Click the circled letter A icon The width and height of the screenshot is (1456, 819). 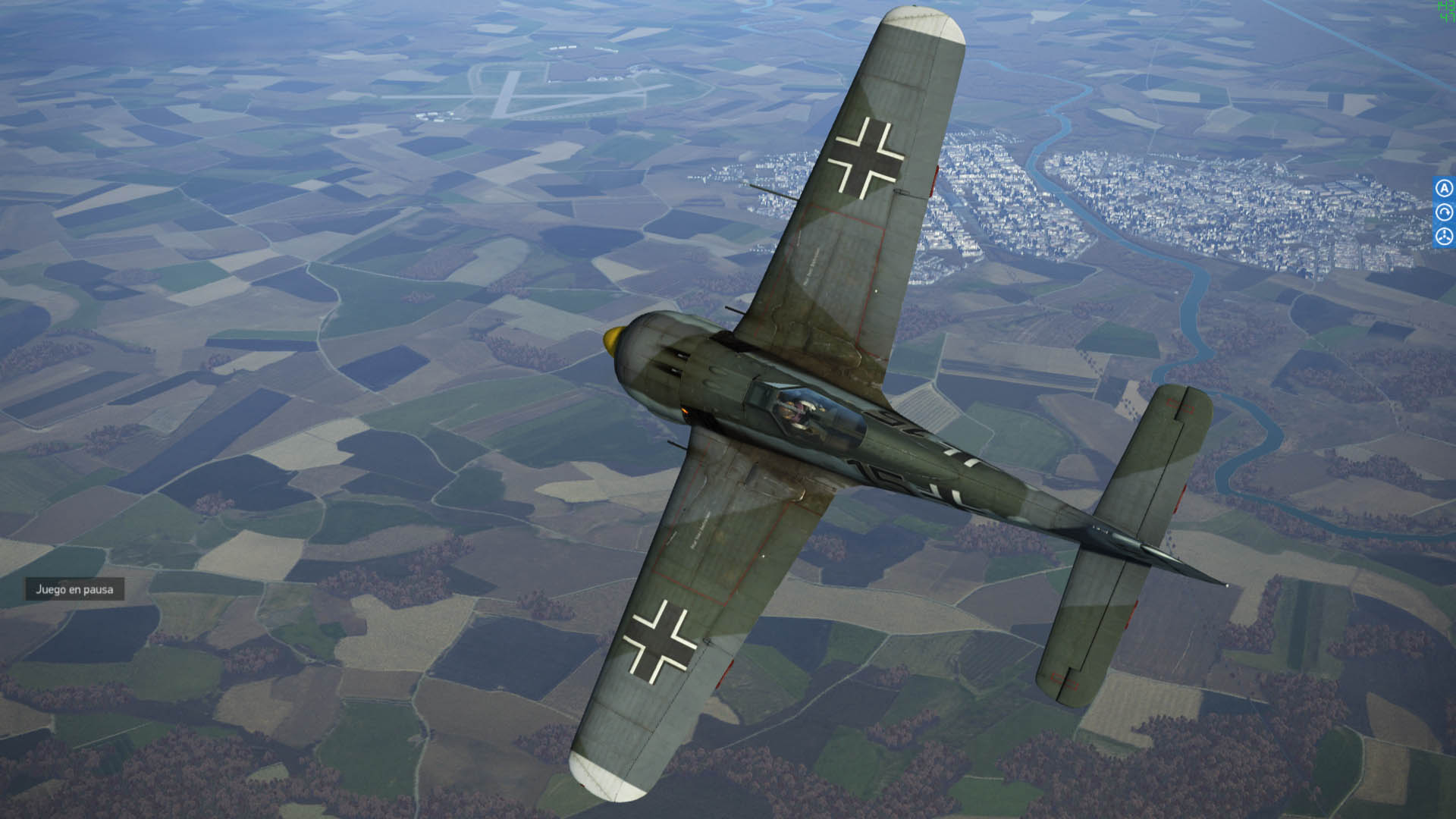pyautogui.click(x=1444, y=188)
